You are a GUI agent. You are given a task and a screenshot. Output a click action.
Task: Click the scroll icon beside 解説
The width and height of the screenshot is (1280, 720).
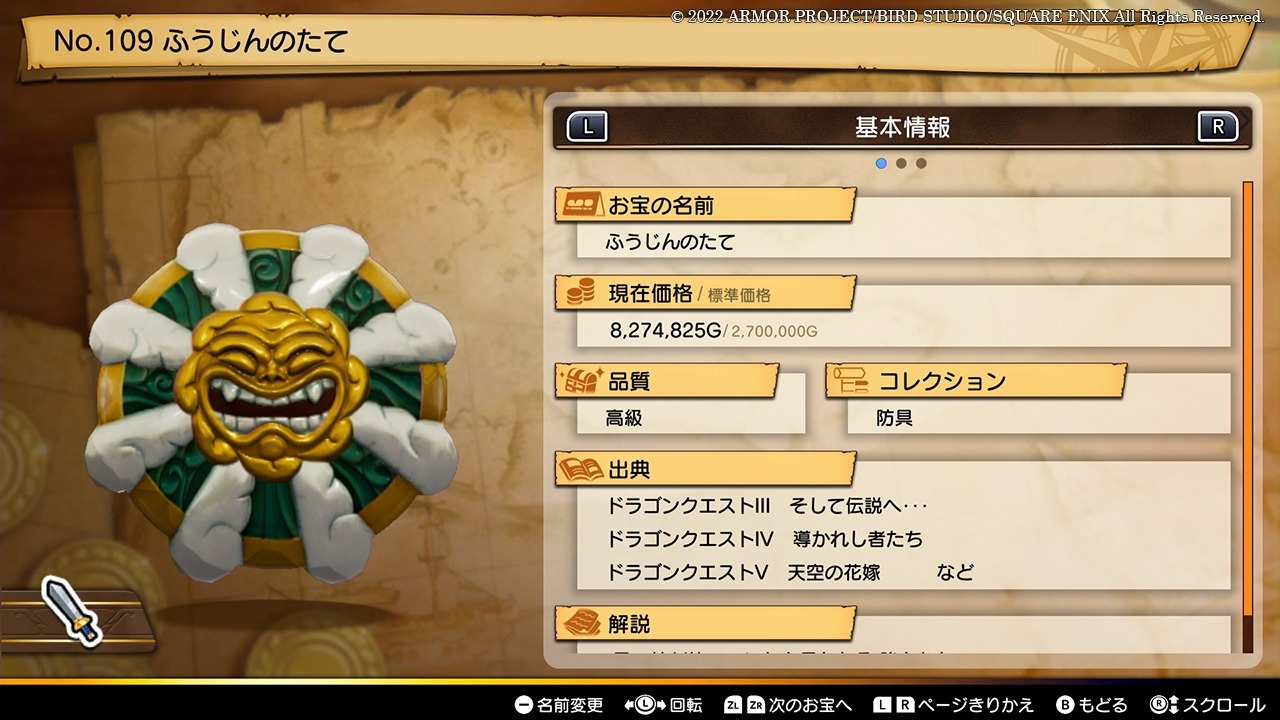pyautogui.click(x=580, y=624)
